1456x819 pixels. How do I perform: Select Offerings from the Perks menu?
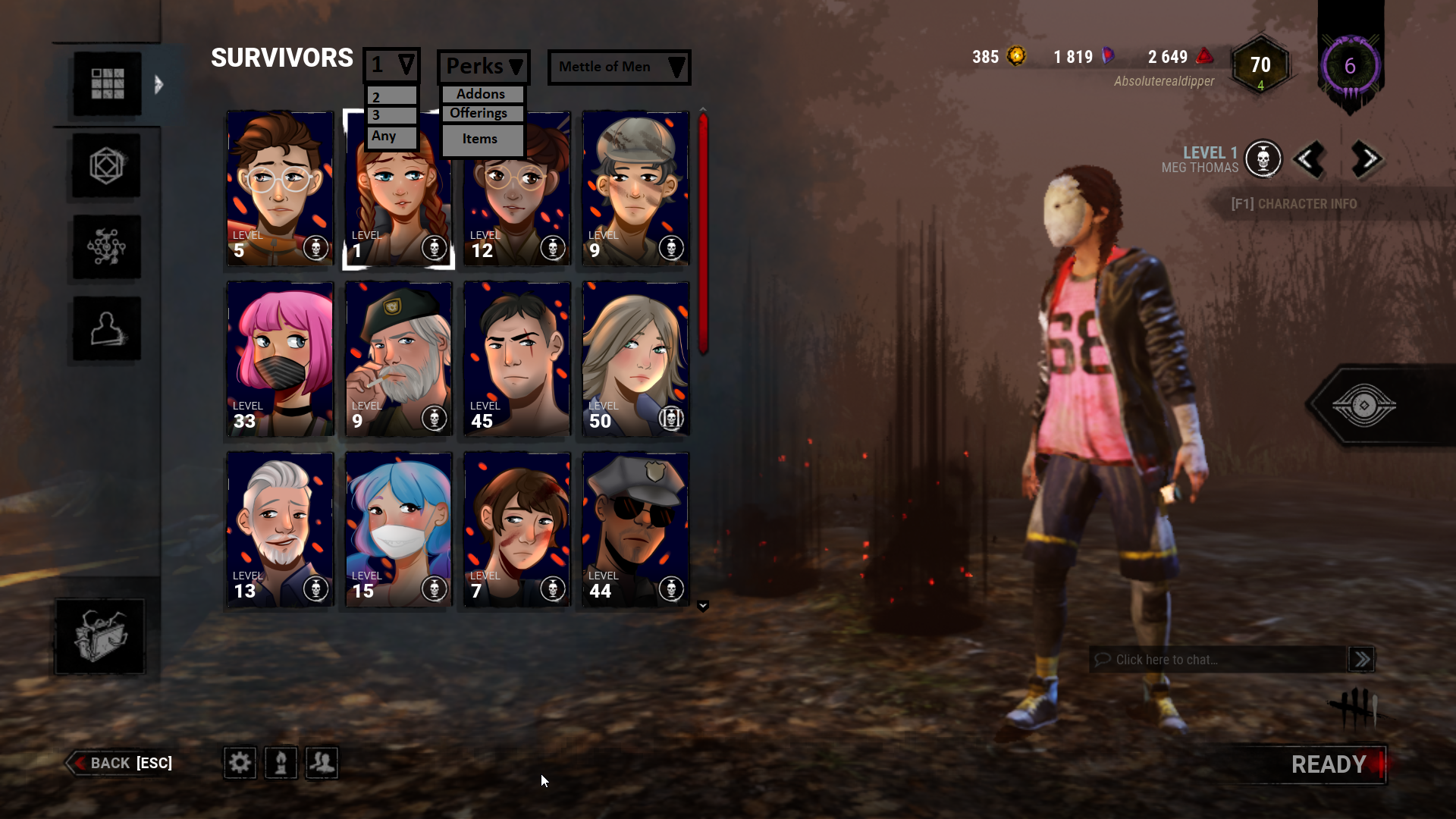(482, 113)
